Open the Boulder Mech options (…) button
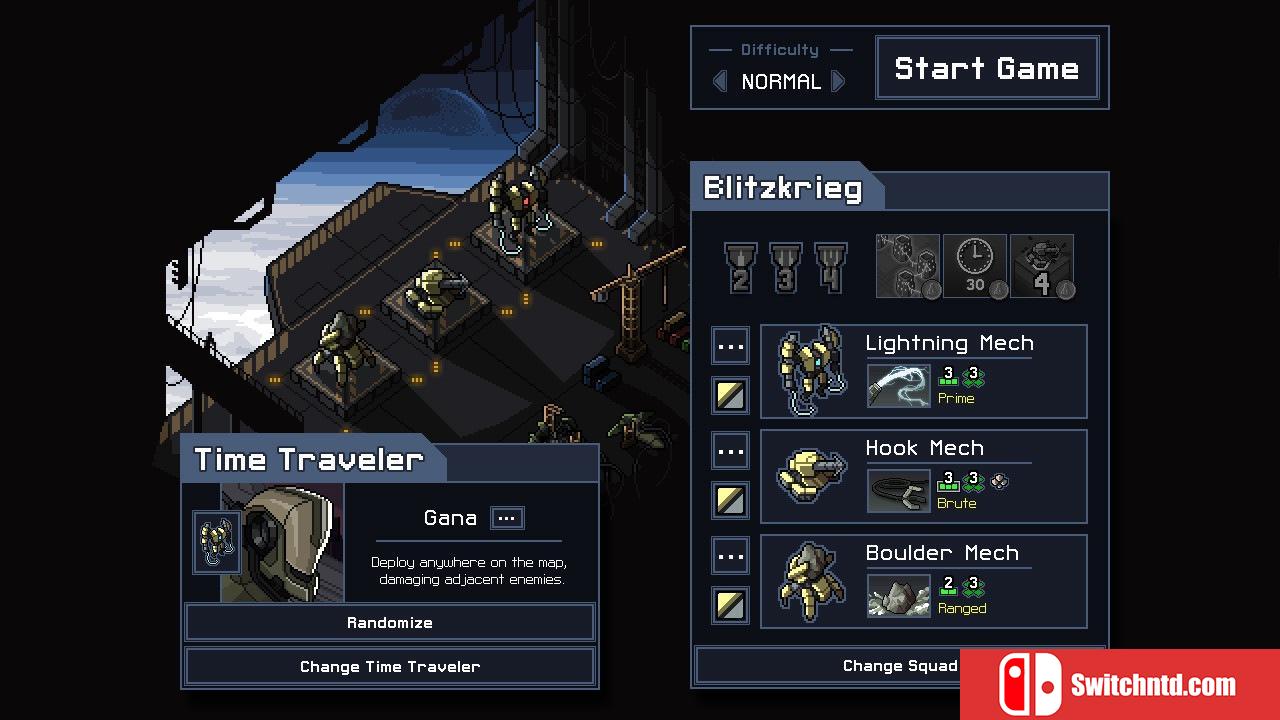 (x=731, y=556)
